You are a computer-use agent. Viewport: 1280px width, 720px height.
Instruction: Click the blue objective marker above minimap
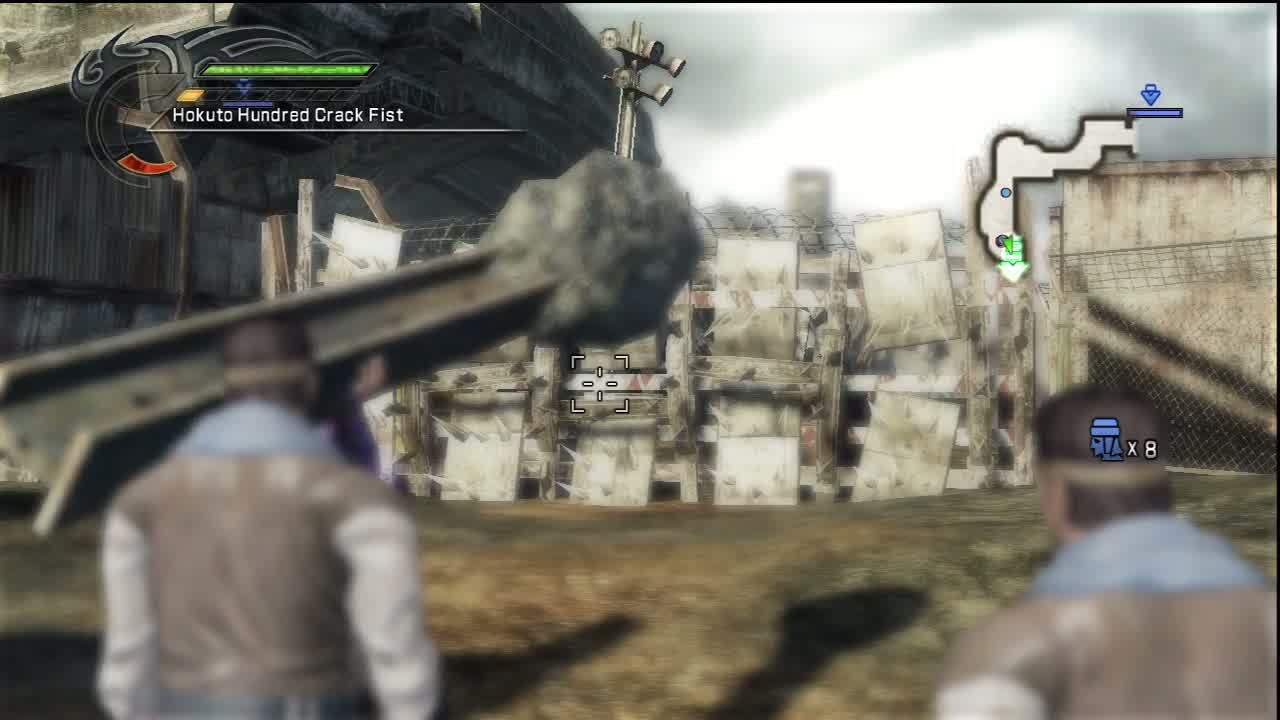[1151, 96]
